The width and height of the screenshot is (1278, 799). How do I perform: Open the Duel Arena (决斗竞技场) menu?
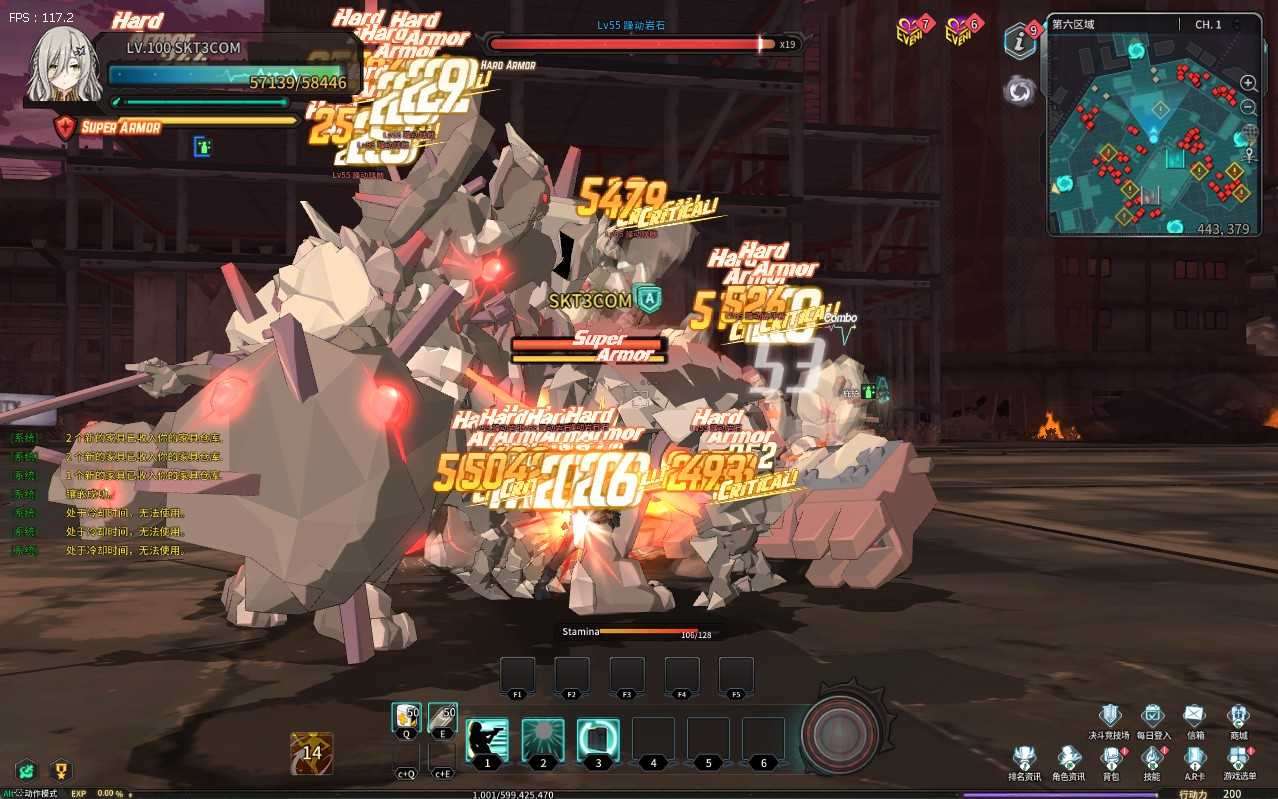[1109, 716]
